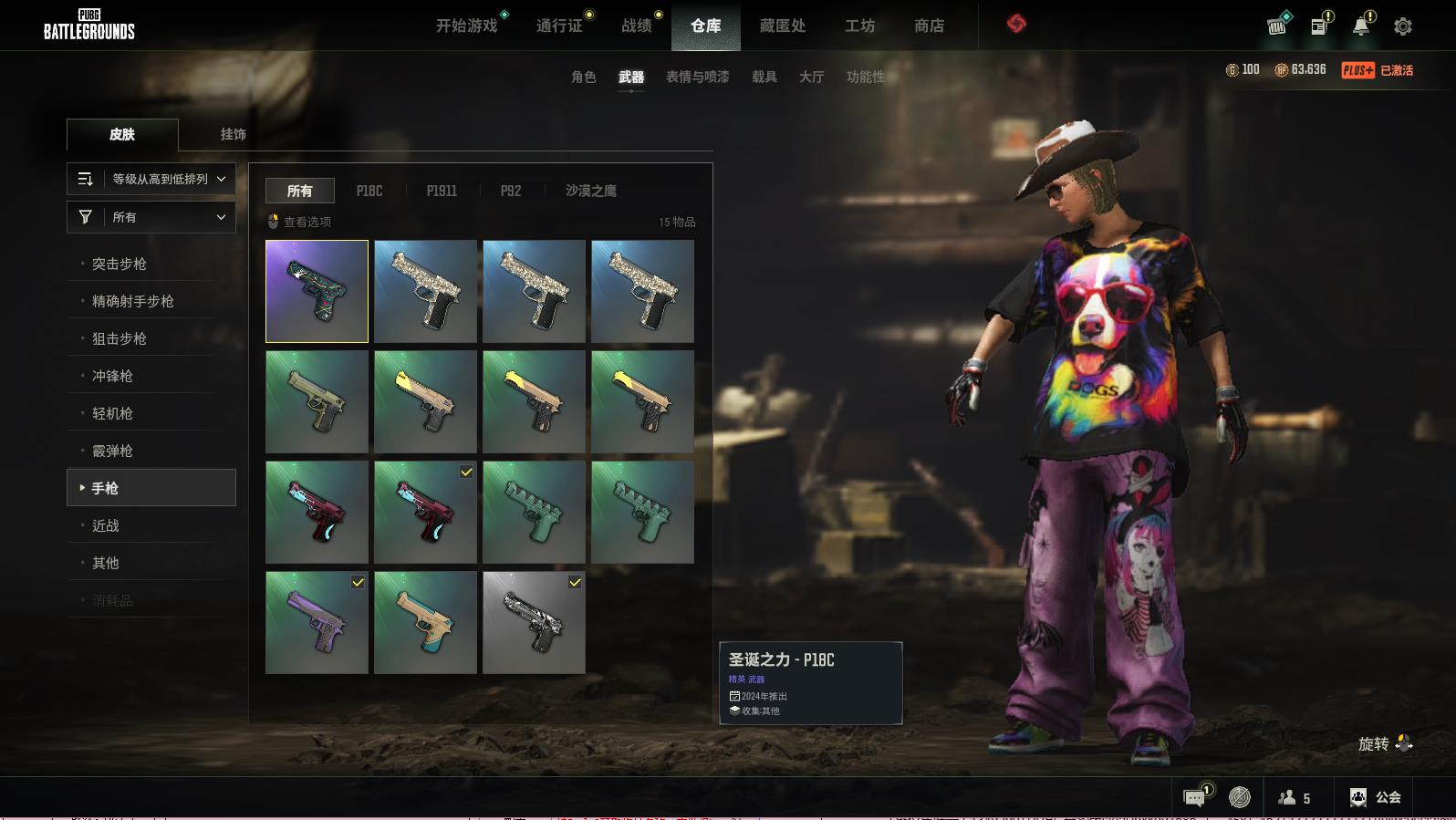Viewport: 1456px width, 820px height.
Task: Open the settings gear icon
Action: tap(1403, 26)
